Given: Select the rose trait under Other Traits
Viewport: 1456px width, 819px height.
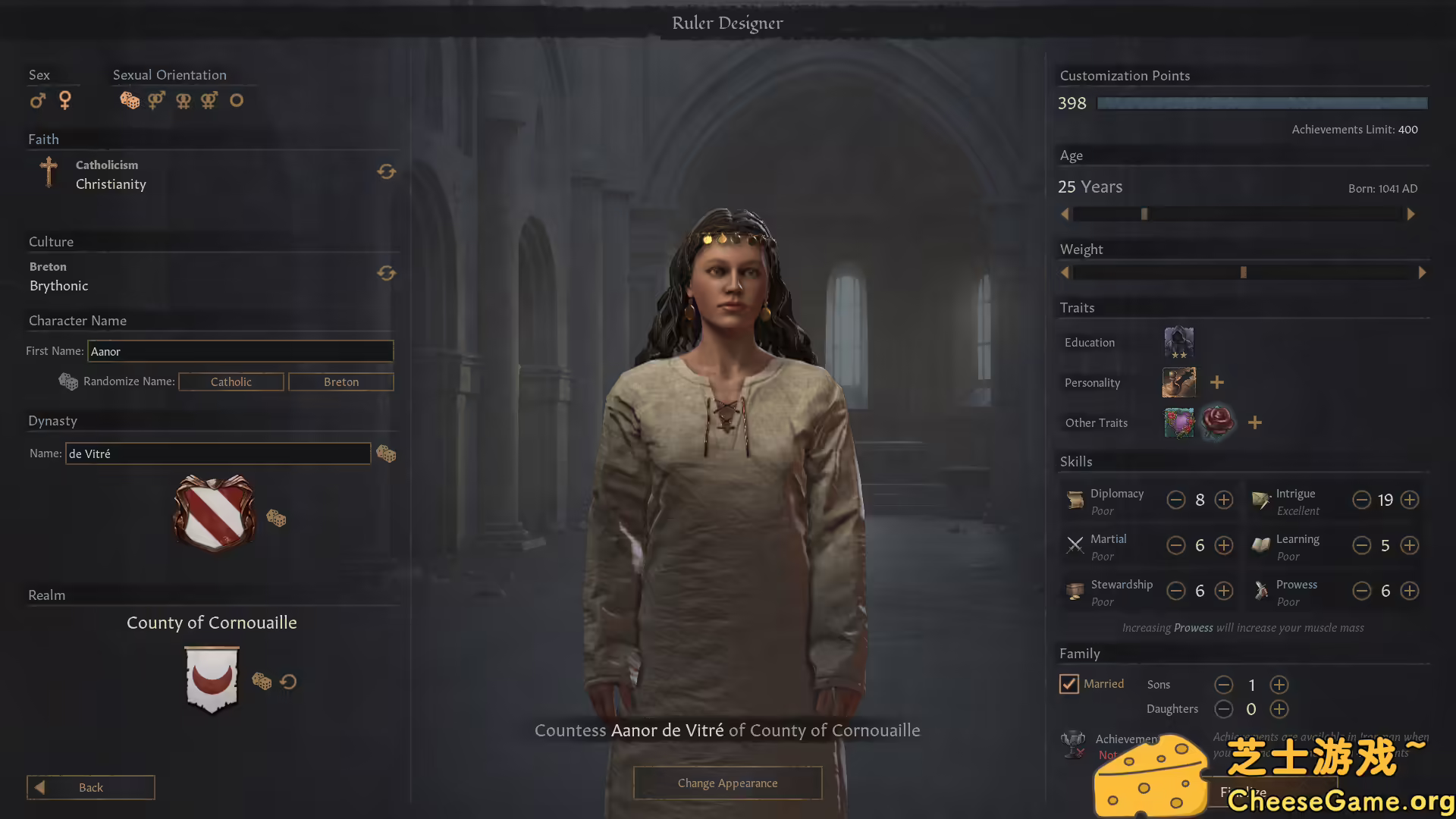Looking at the screenshot, I should [1218, 422].
